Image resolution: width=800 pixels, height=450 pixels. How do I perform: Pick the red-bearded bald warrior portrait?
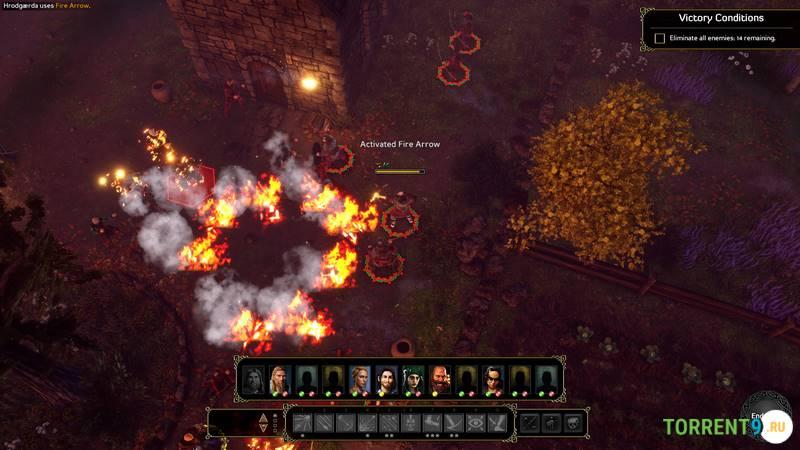click(441, 380)
